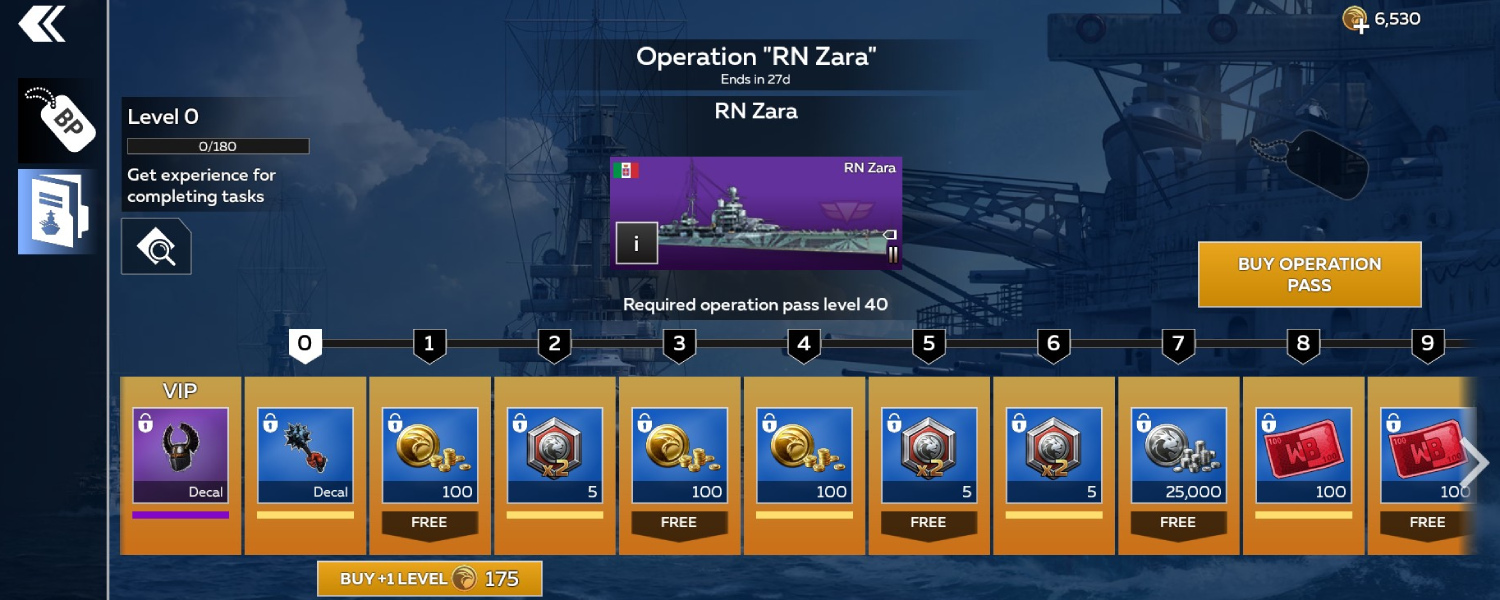
Task: Select the level 7 silver 25,000 reward
Action: click(x=1179, y=455)
